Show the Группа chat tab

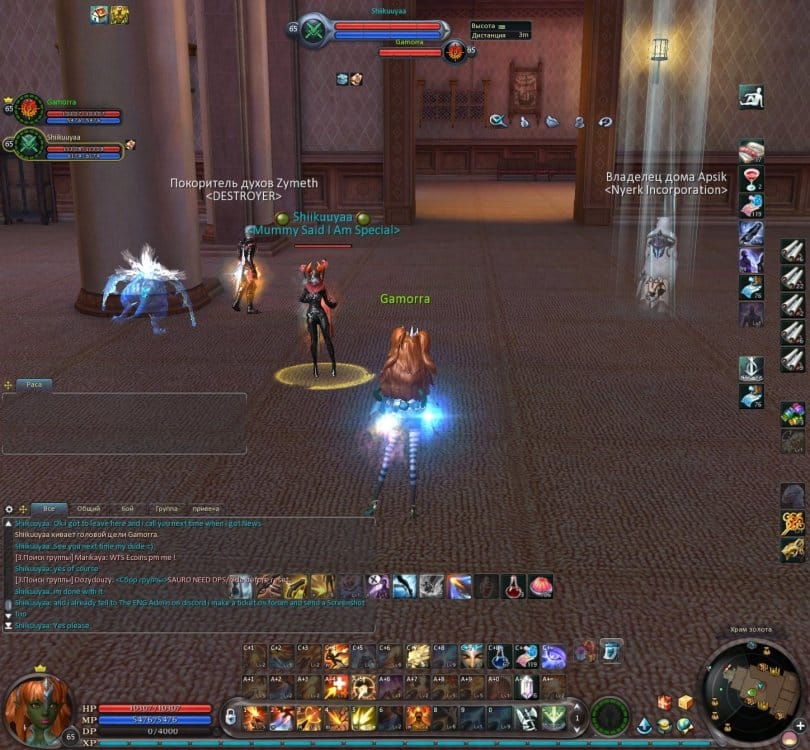pos(166,508)
